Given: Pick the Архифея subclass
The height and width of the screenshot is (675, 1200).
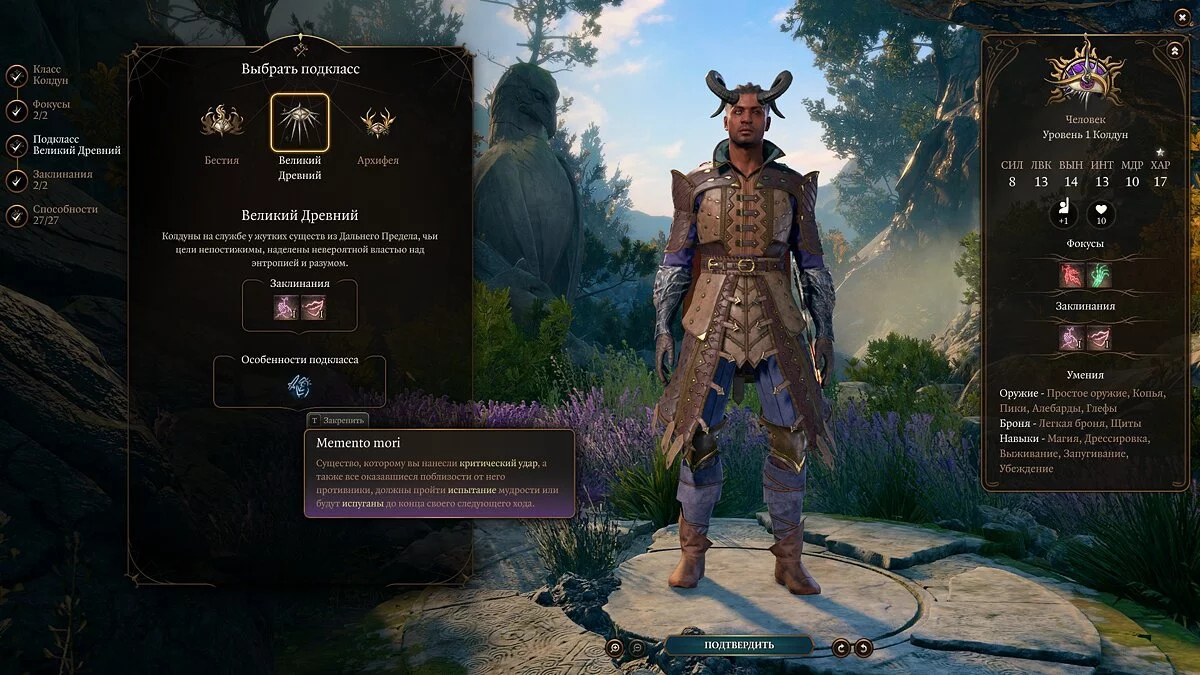Looking at the screenshot, I should 377,123.
